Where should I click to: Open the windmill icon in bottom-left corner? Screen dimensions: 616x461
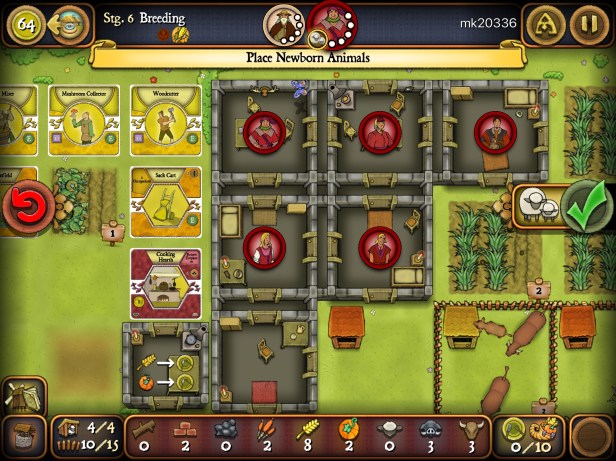point(22,398)
